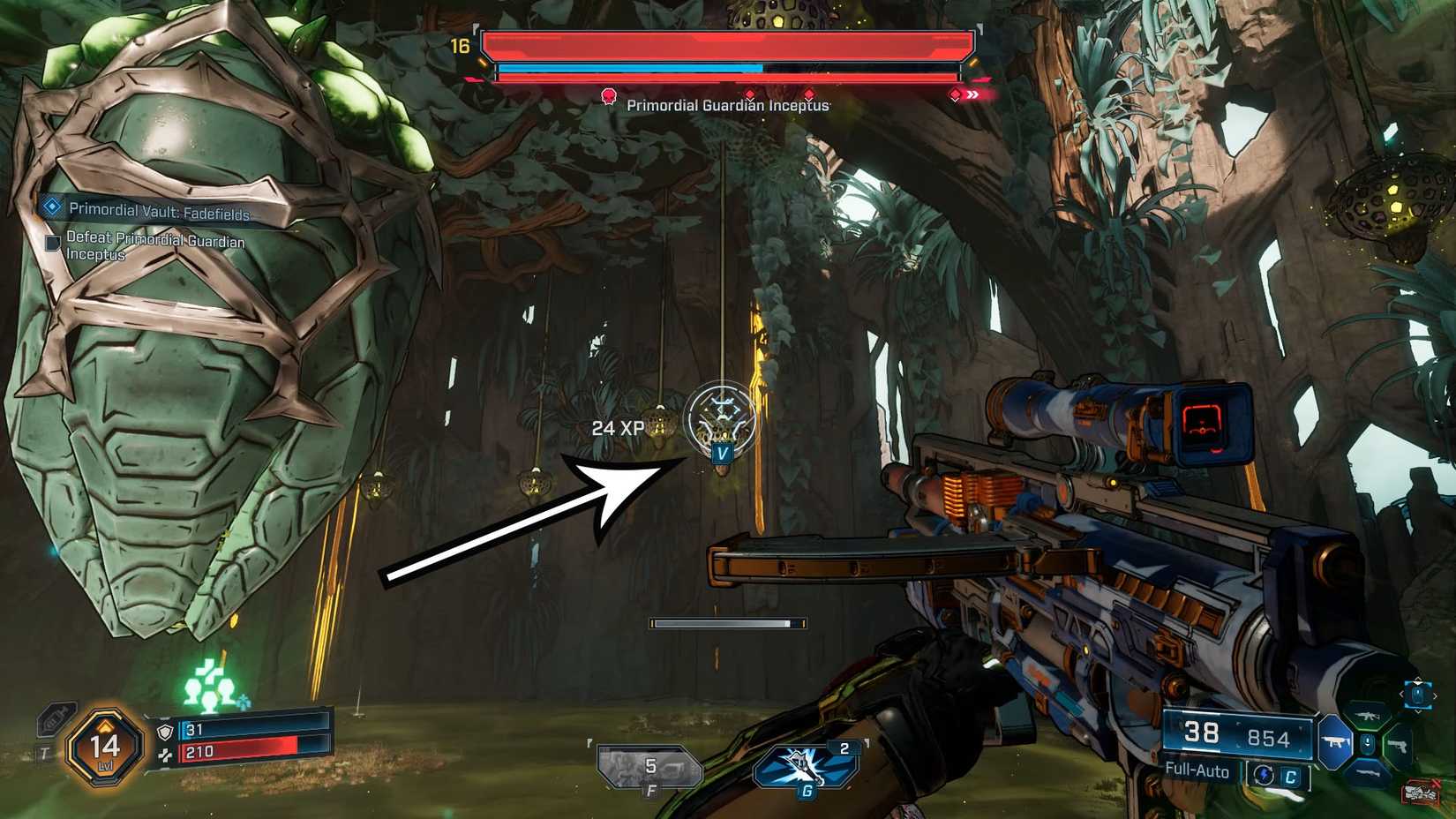
Task: Select the assault rifle slot in the weapon wheel
Action: pos(1367,715)
